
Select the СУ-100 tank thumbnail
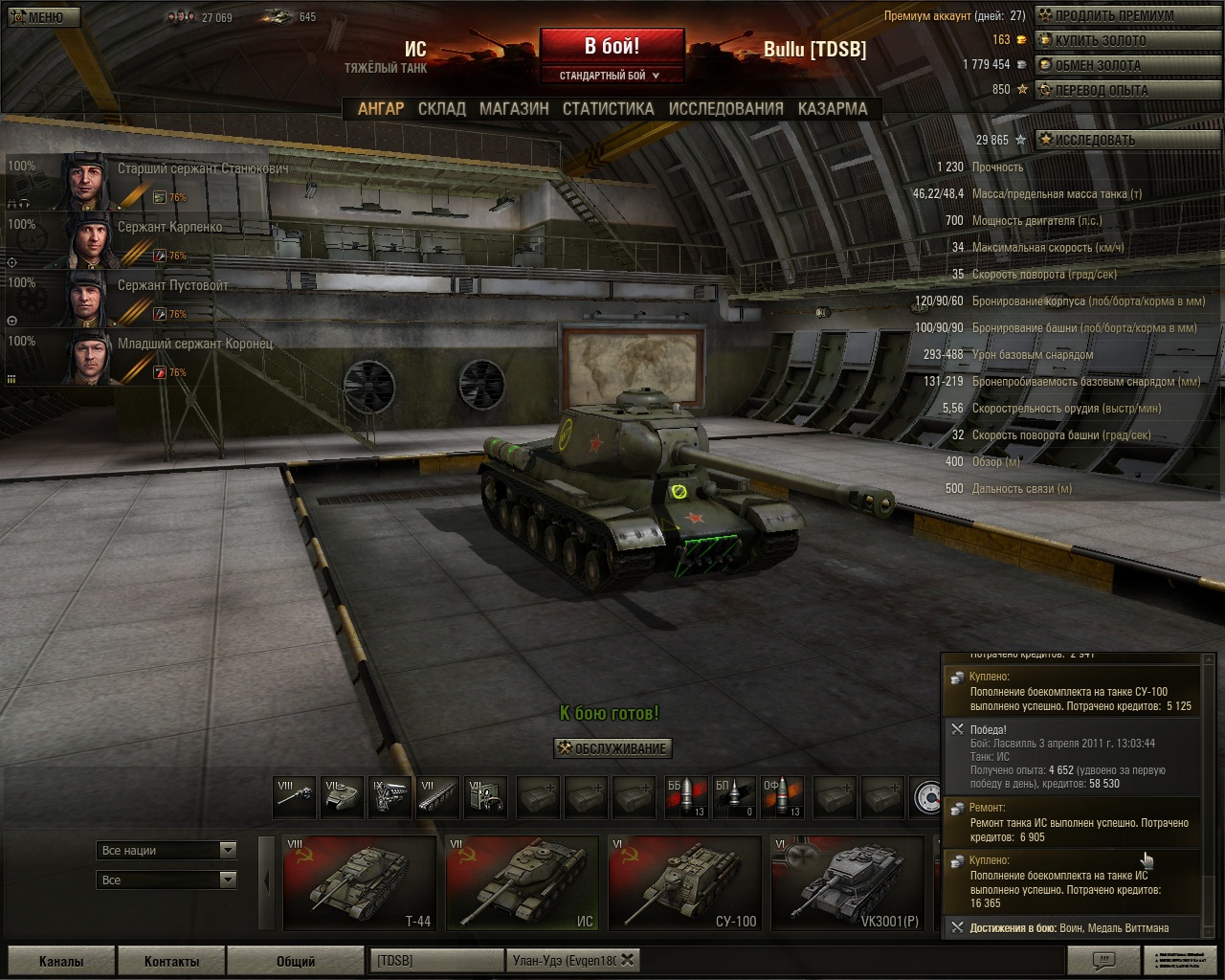pos(684,882)
